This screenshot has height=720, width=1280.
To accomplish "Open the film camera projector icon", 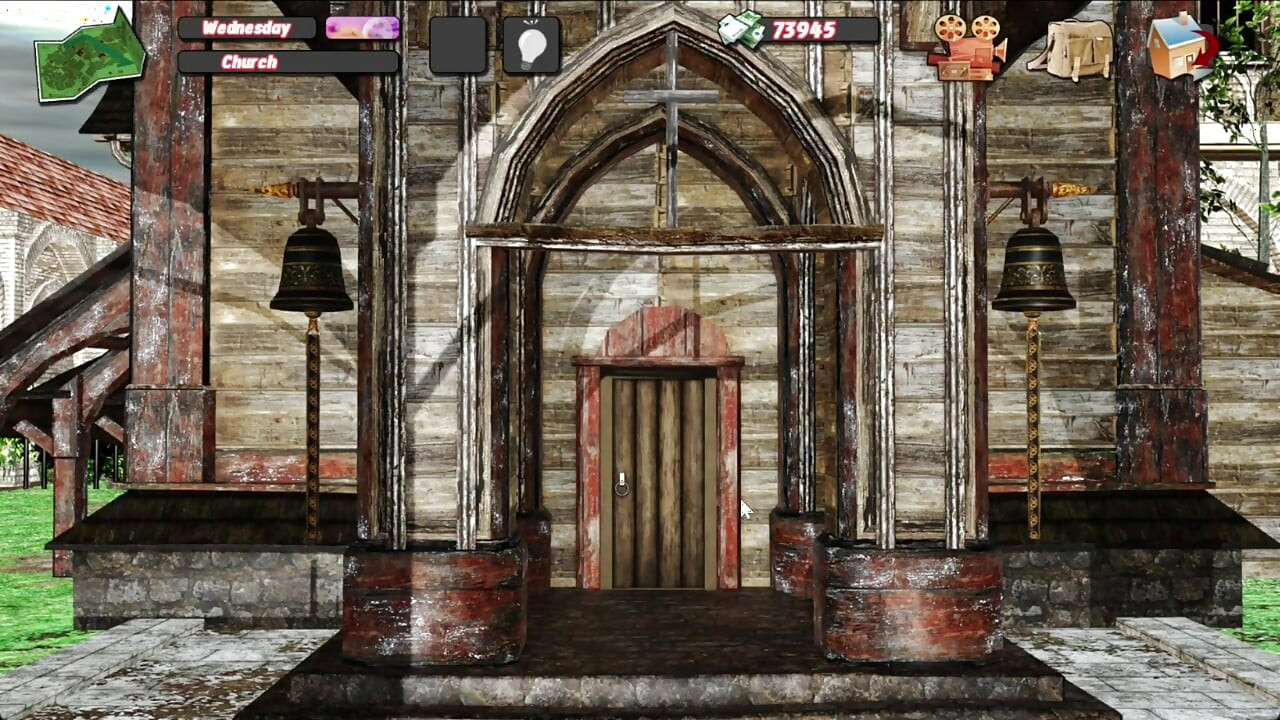I will click(x=966, y=47).
